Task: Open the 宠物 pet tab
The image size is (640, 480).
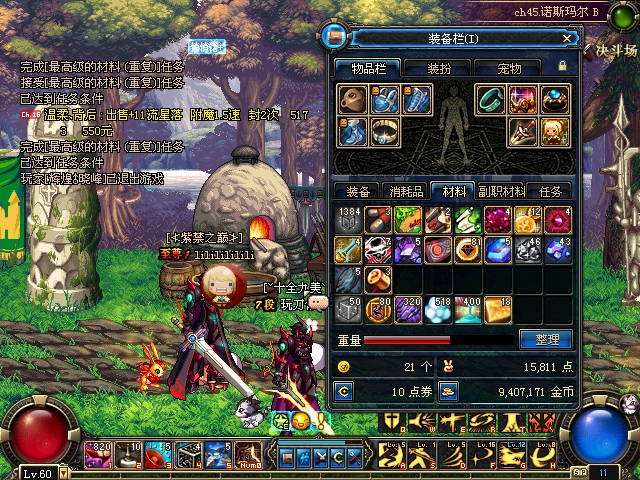Action: 509,69
